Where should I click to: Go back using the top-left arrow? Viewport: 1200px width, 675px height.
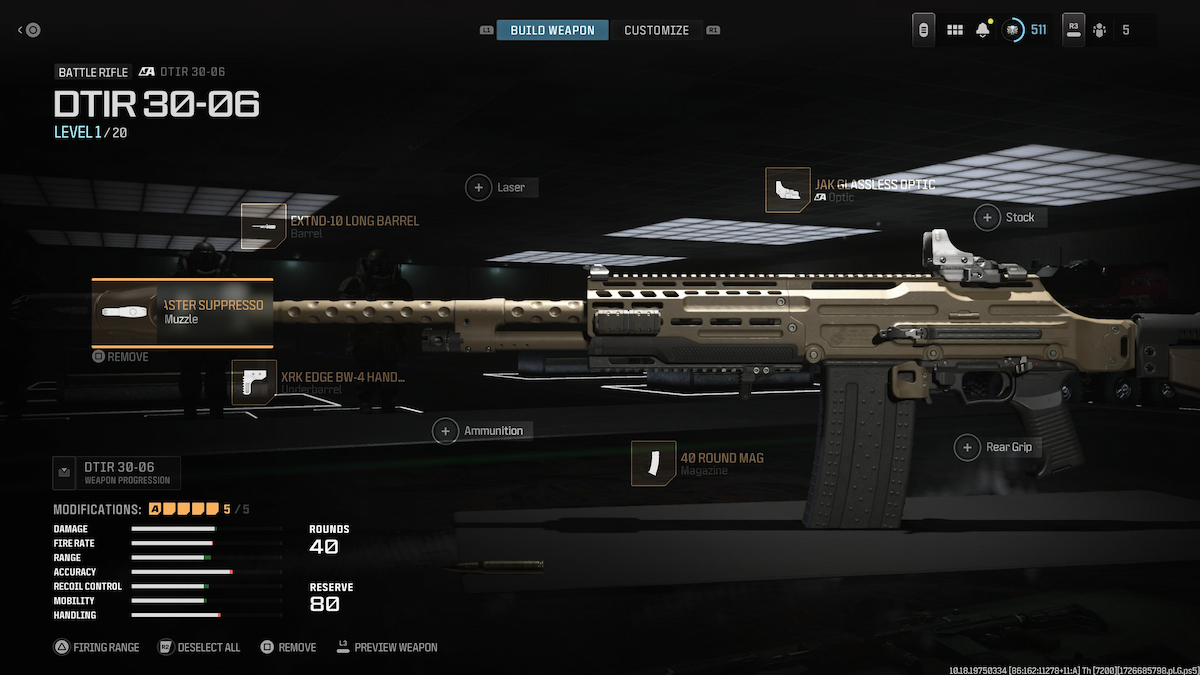pos(29,30)
